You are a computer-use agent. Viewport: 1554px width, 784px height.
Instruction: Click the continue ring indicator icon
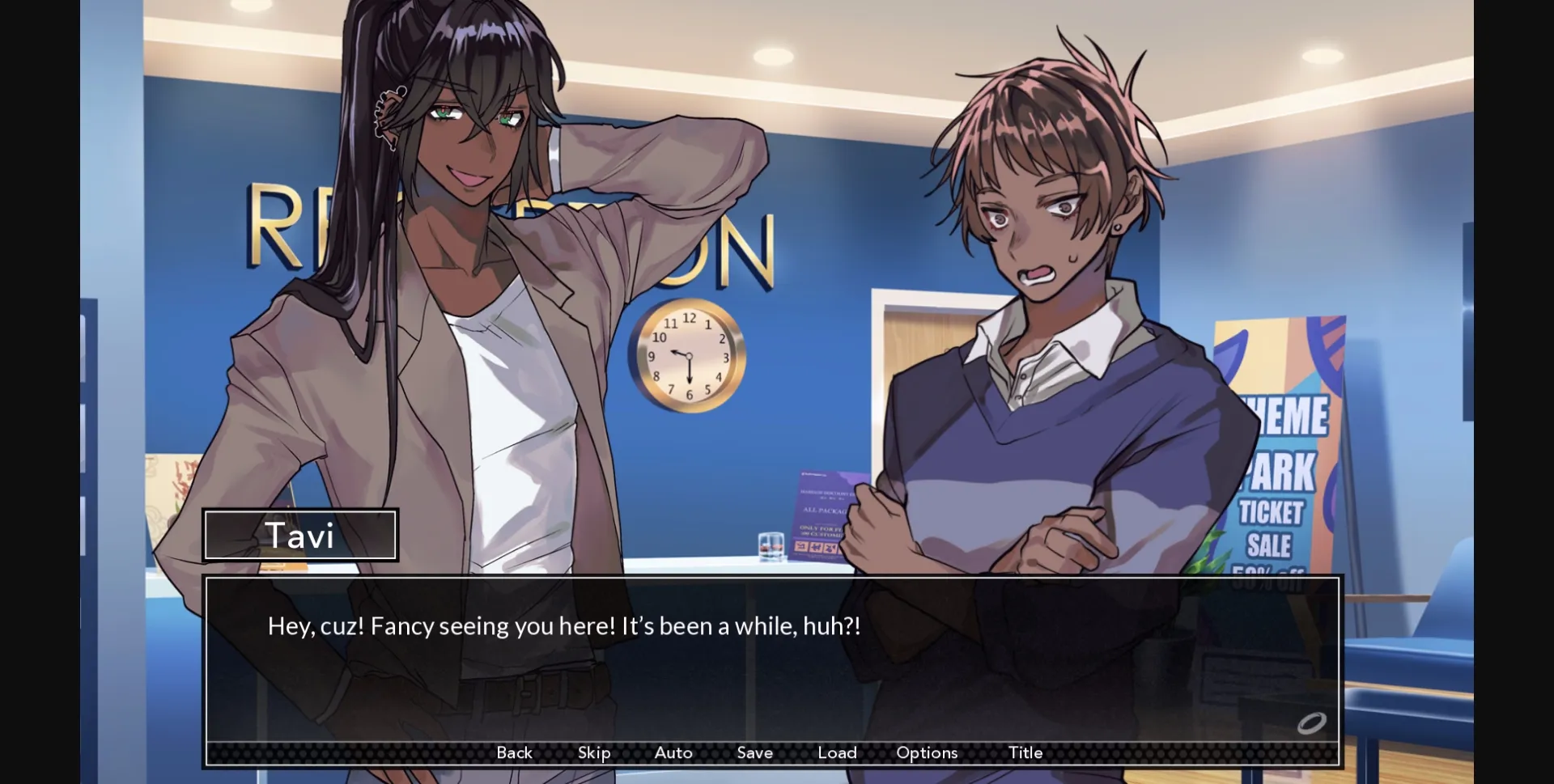[1311, 724]
